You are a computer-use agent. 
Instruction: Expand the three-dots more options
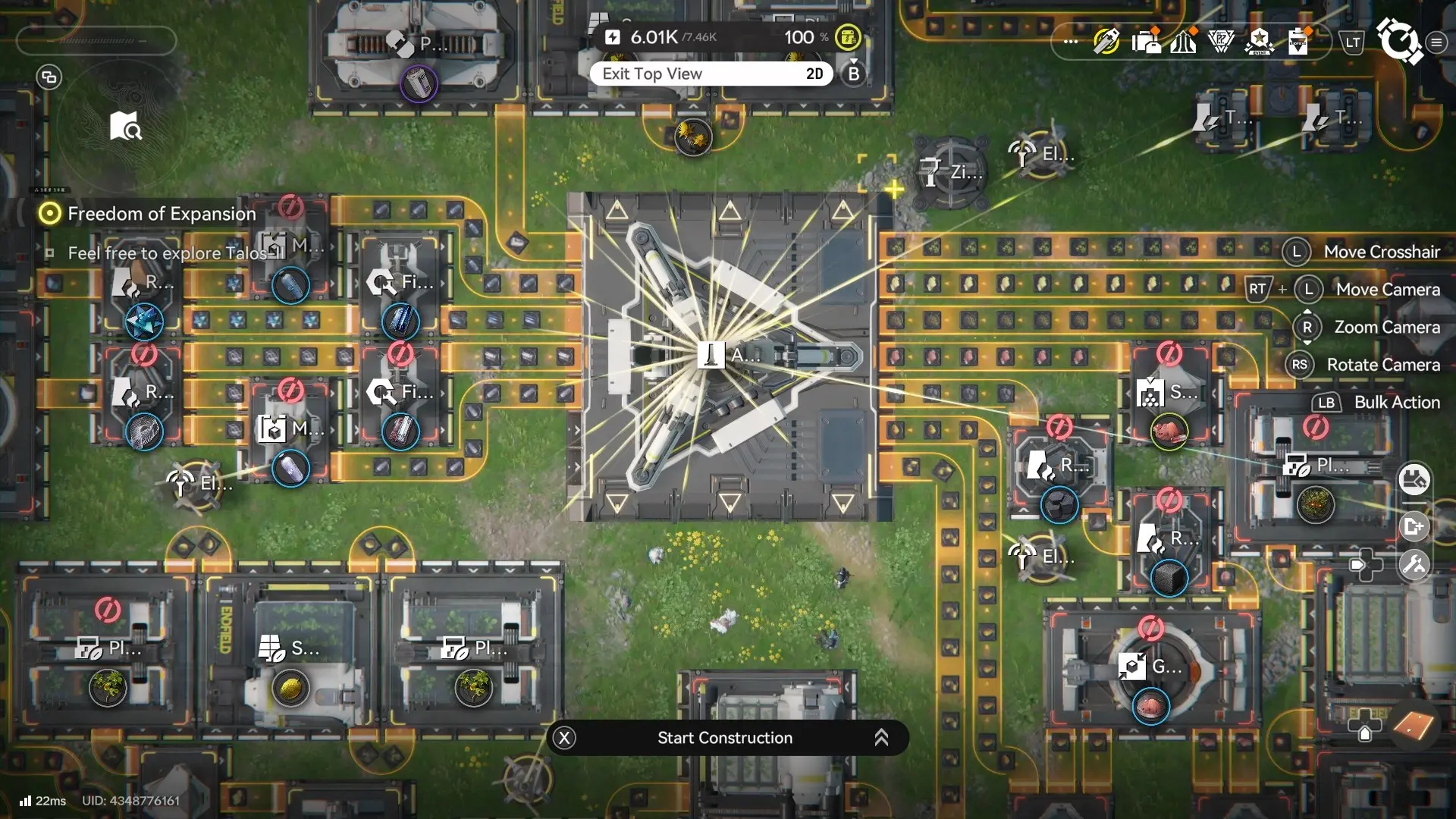point(1070,42)
